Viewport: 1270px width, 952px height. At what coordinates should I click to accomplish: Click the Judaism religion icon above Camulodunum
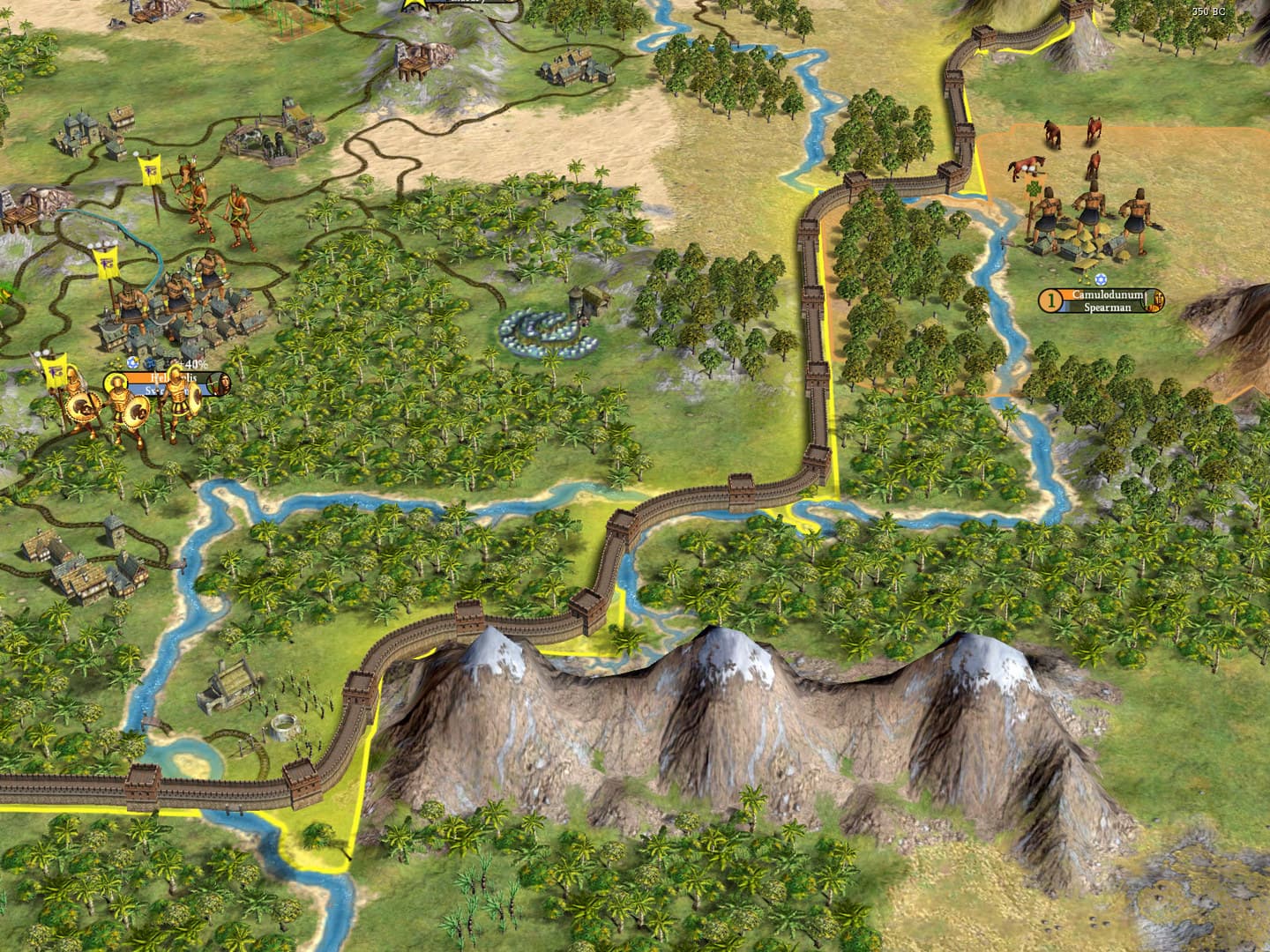pyautogui.click(x=1102, y=279)
